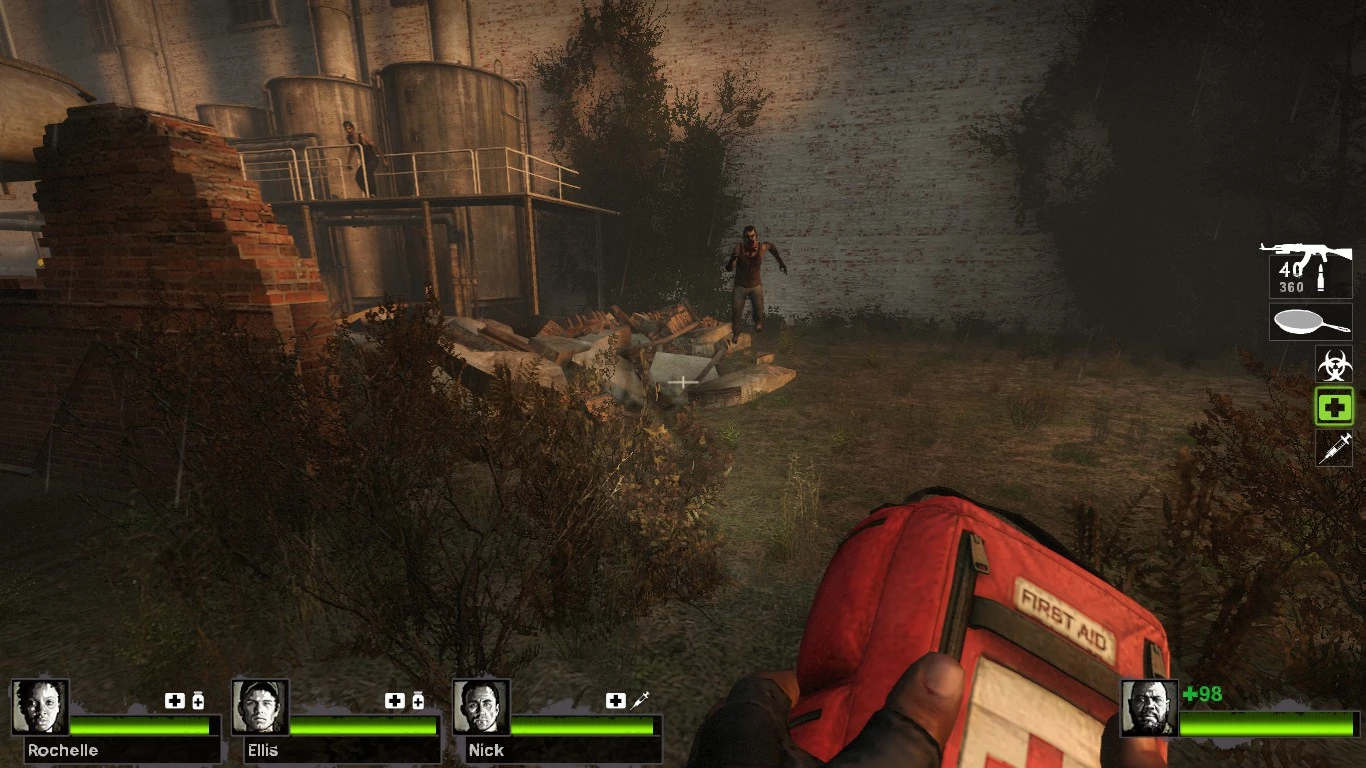
Task: Select Ellis's portrait thumbnail
Action: (260, 708)
